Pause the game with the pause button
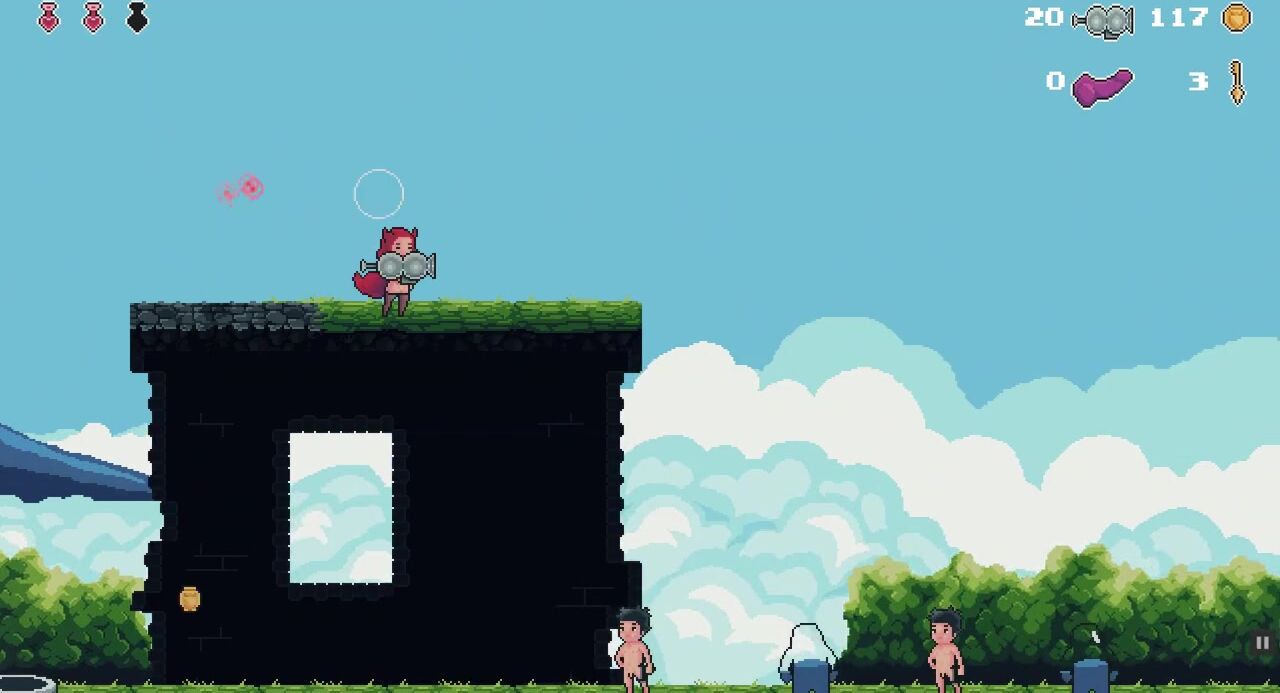This screenshot has height=693, width=1280. 1262,643
